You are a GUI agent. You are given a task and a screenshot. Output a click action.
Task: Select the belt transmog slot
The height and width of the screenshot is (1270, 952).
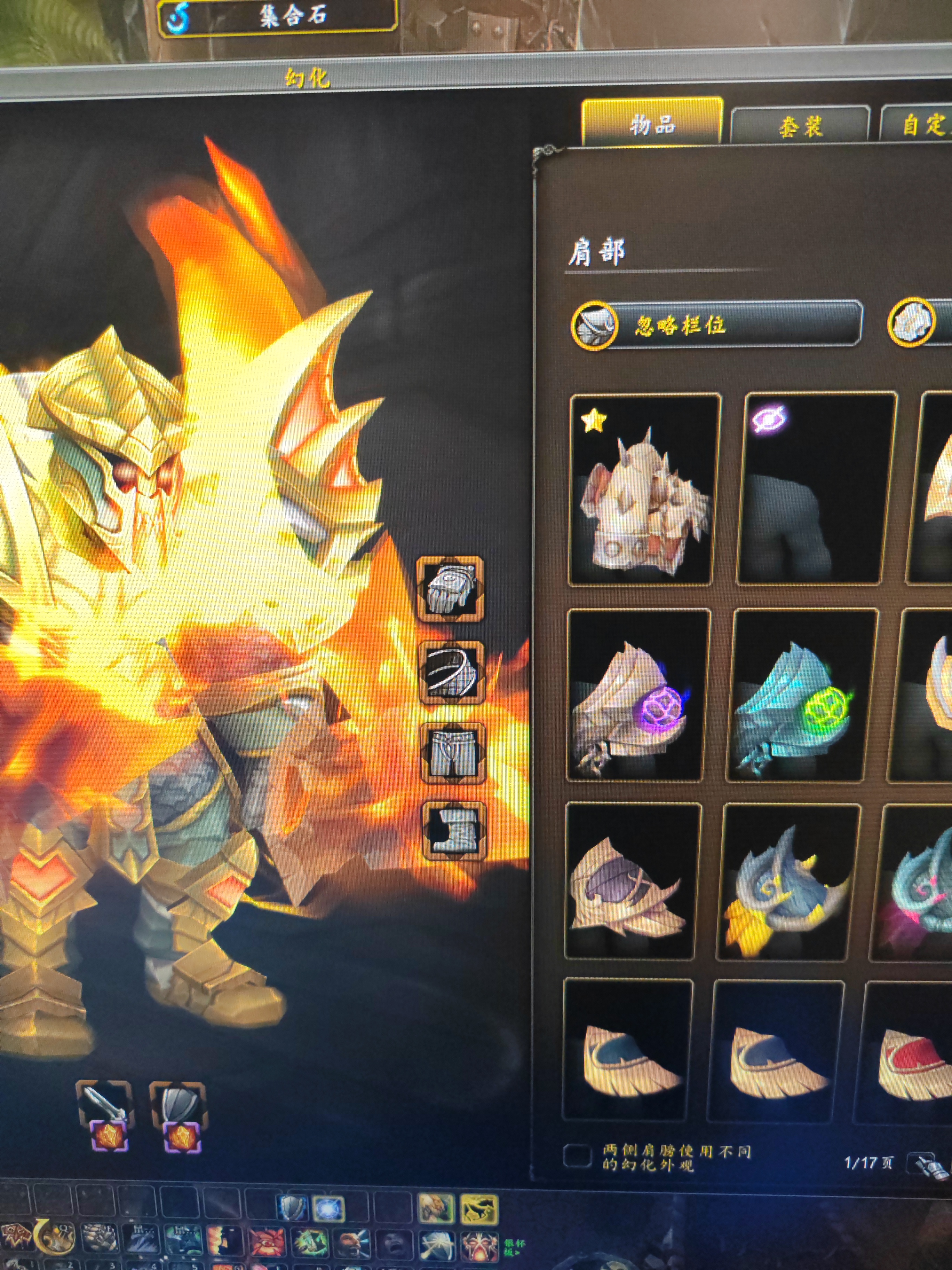coord(452,672)
